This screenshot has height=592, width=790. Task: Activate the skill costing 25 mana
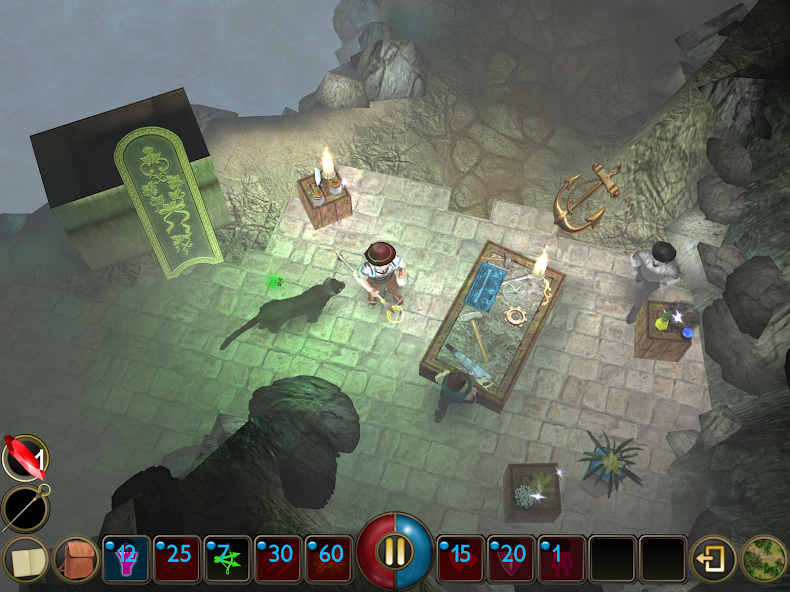[x=177, y=559]
